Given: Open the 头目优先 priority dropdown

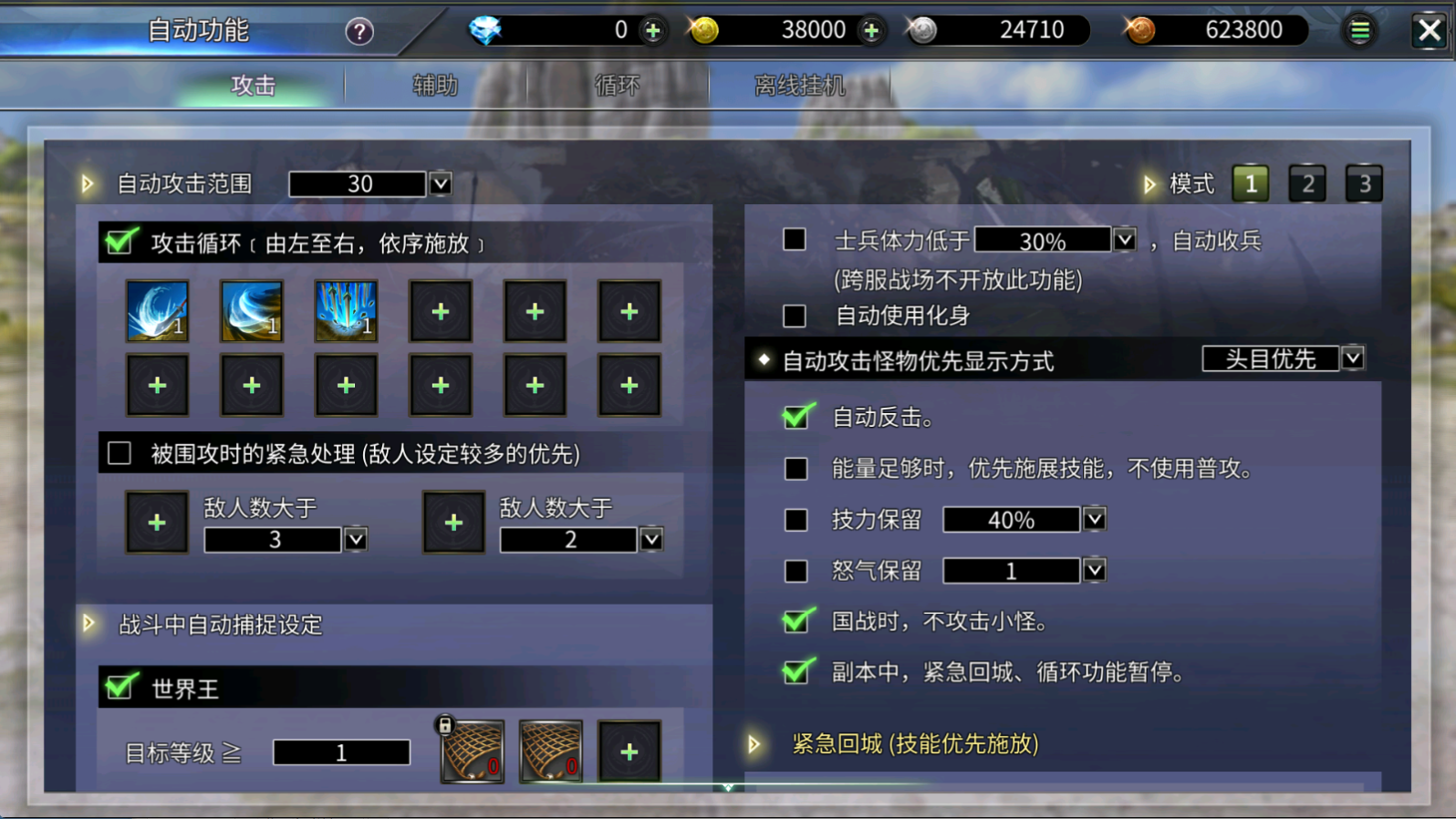Looking at the screenshot, I should click(1353, 358).
